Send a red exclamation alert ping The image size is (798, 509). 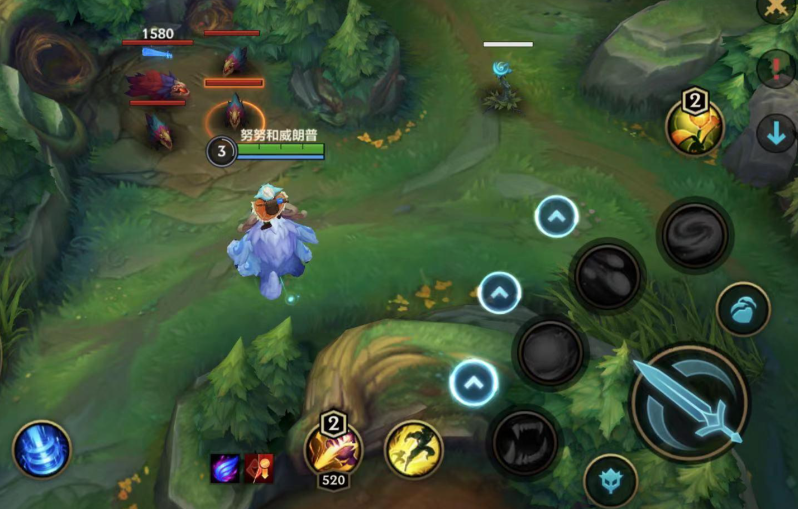click(776, 70)
